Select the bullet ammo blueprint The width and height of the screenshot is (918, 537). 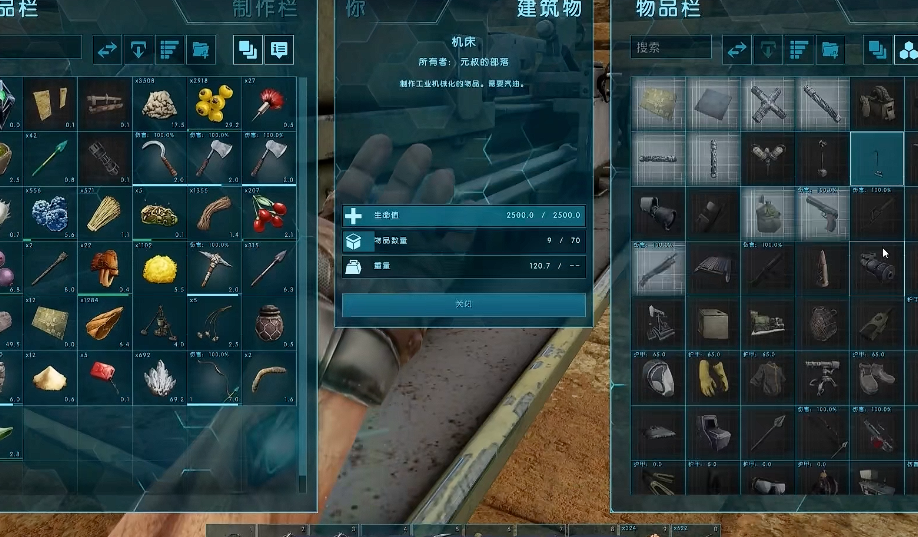[x=822, y=267]
